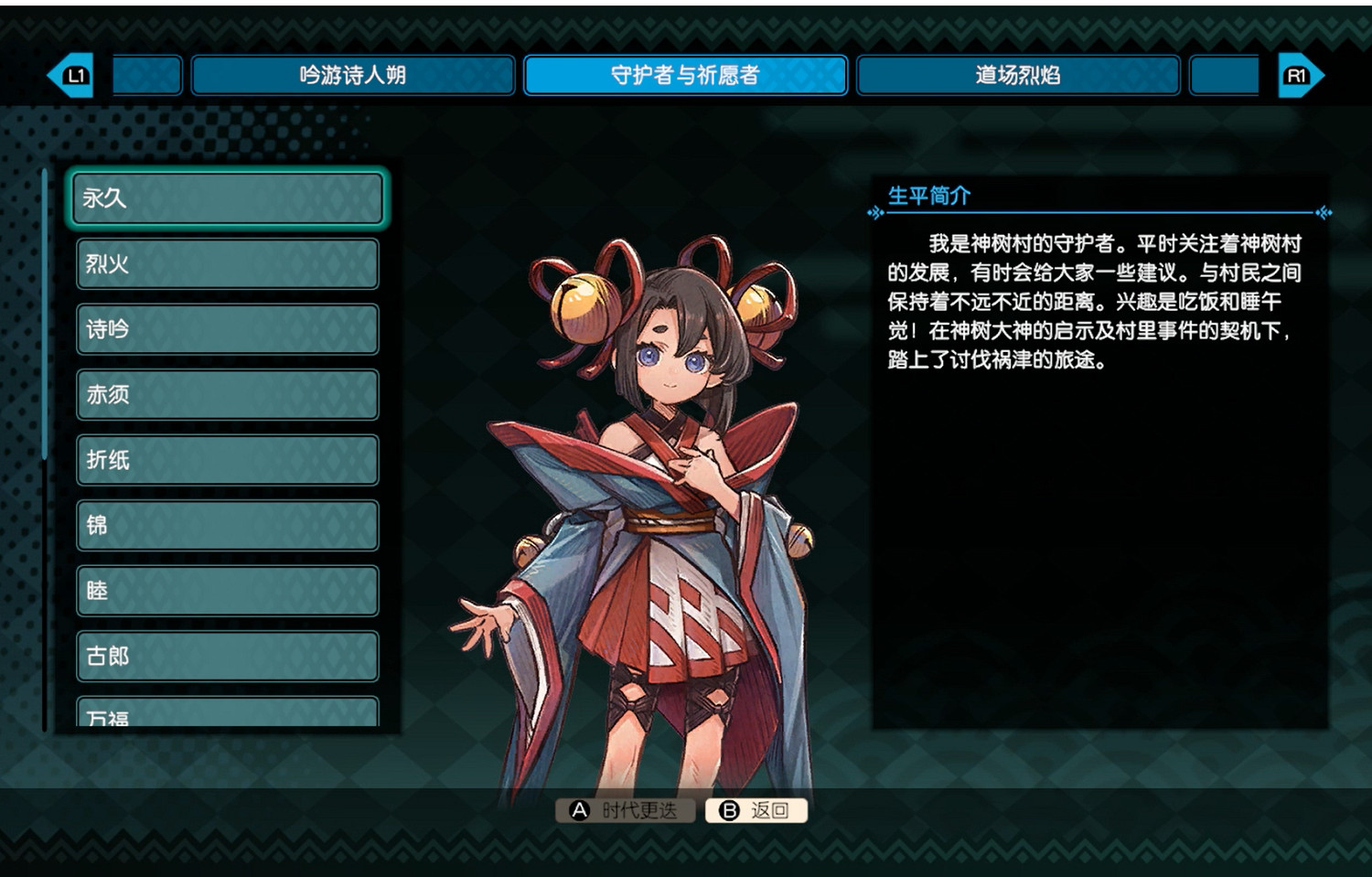Click the diamond marker left of 生平简介 divider
Viewport: 1372px width, 877px height.
874,212
